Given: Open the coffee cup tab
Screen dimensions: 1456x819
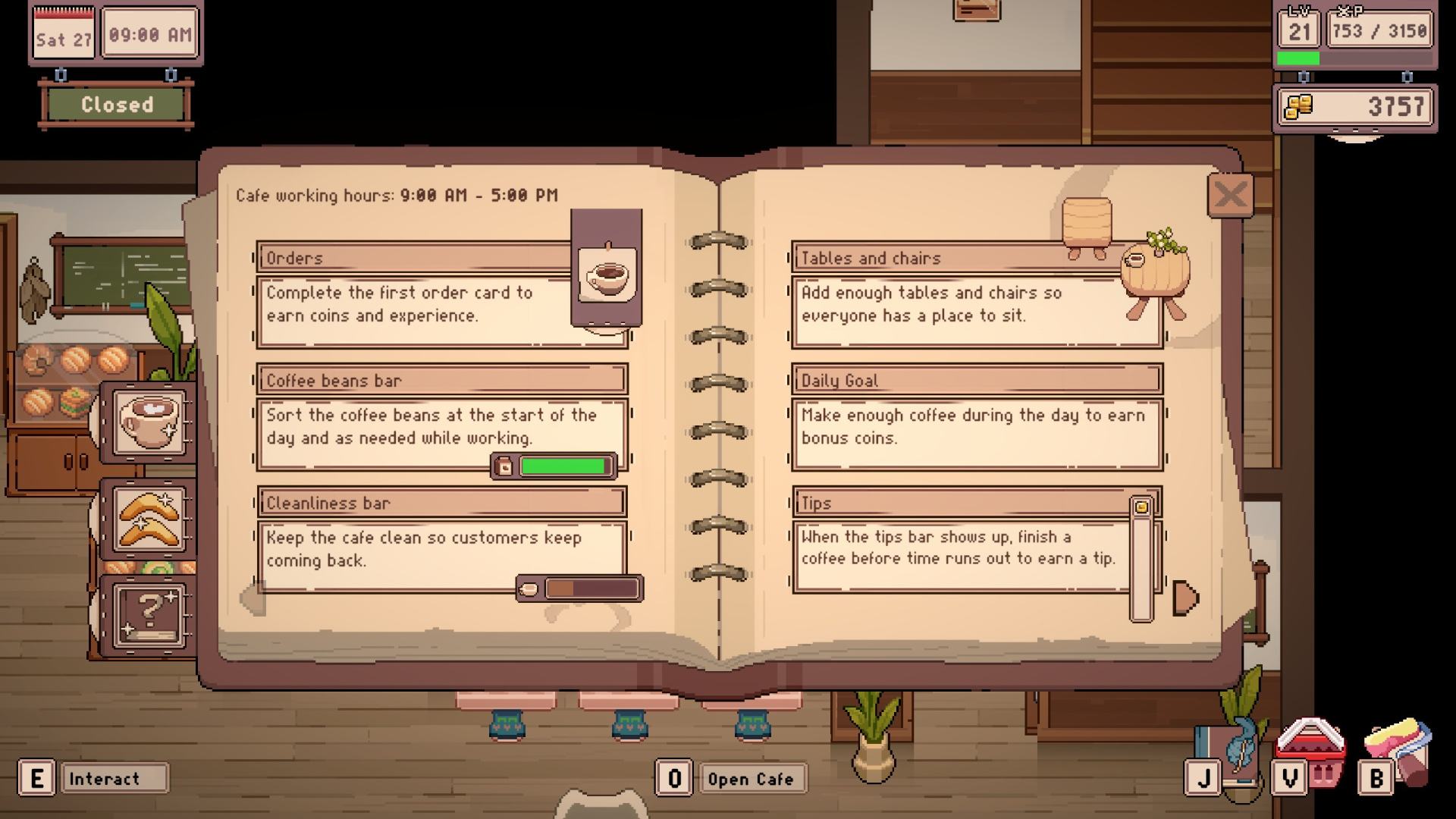Looking at the screenshot, I should (x=149, y=422).
